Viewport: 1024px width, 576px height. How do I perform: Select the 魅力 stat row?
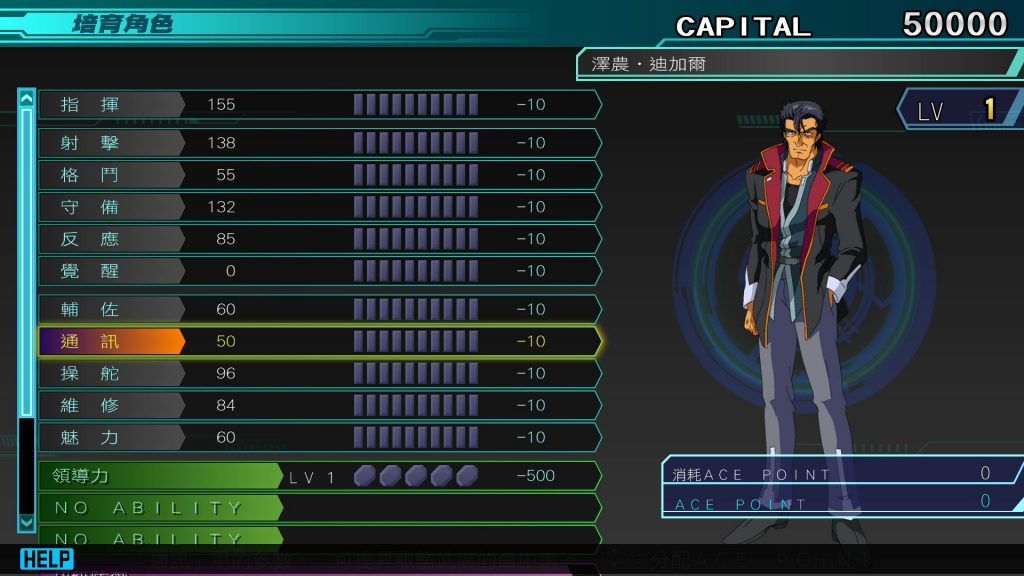tap(318, 437)
